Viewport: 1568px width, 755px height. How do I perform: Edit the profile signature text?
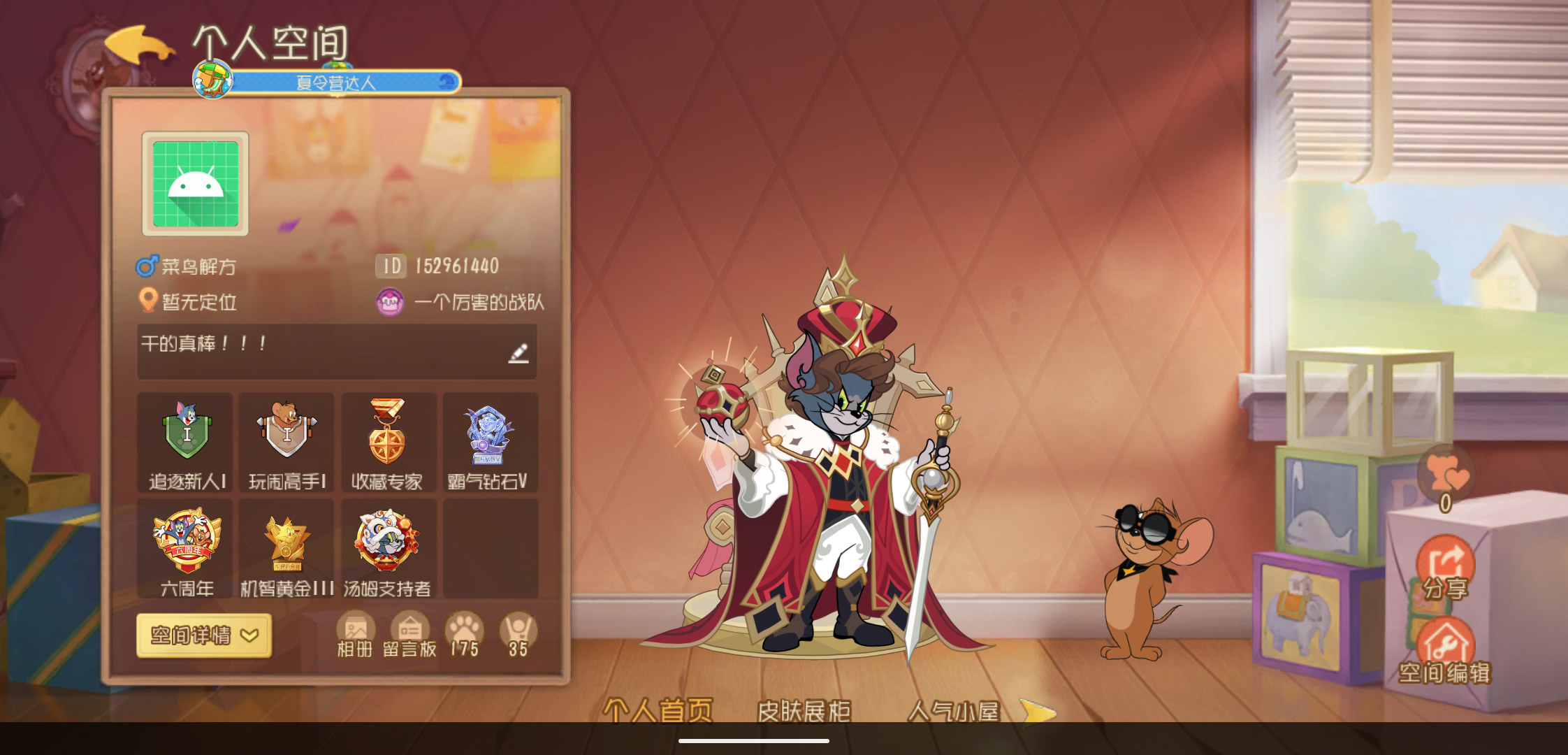click(x=518, y=353)
